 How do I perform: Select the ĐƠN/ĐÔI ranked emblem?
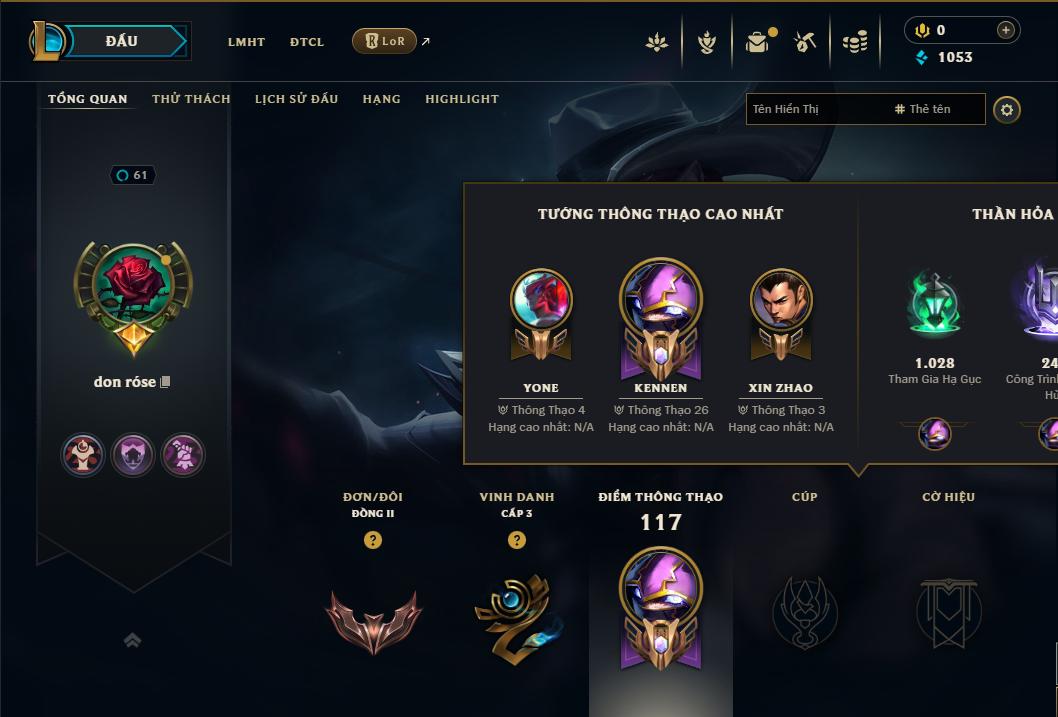[x=373, y=618]
